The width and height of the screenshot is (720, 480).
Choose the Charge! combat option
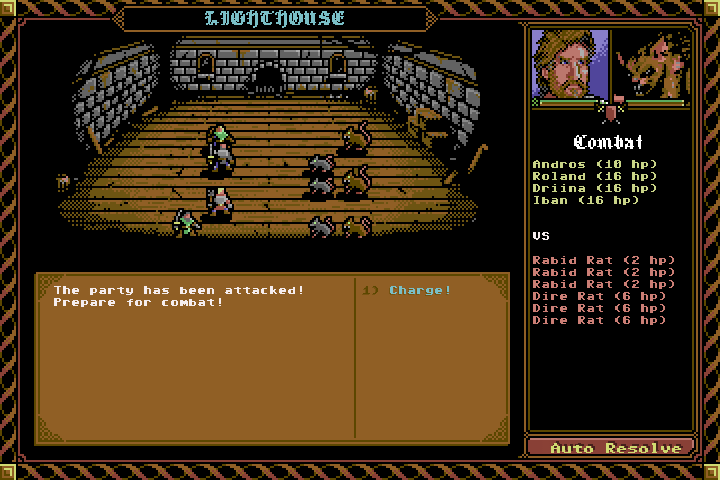pyautogui.click(x=420, y=291)
